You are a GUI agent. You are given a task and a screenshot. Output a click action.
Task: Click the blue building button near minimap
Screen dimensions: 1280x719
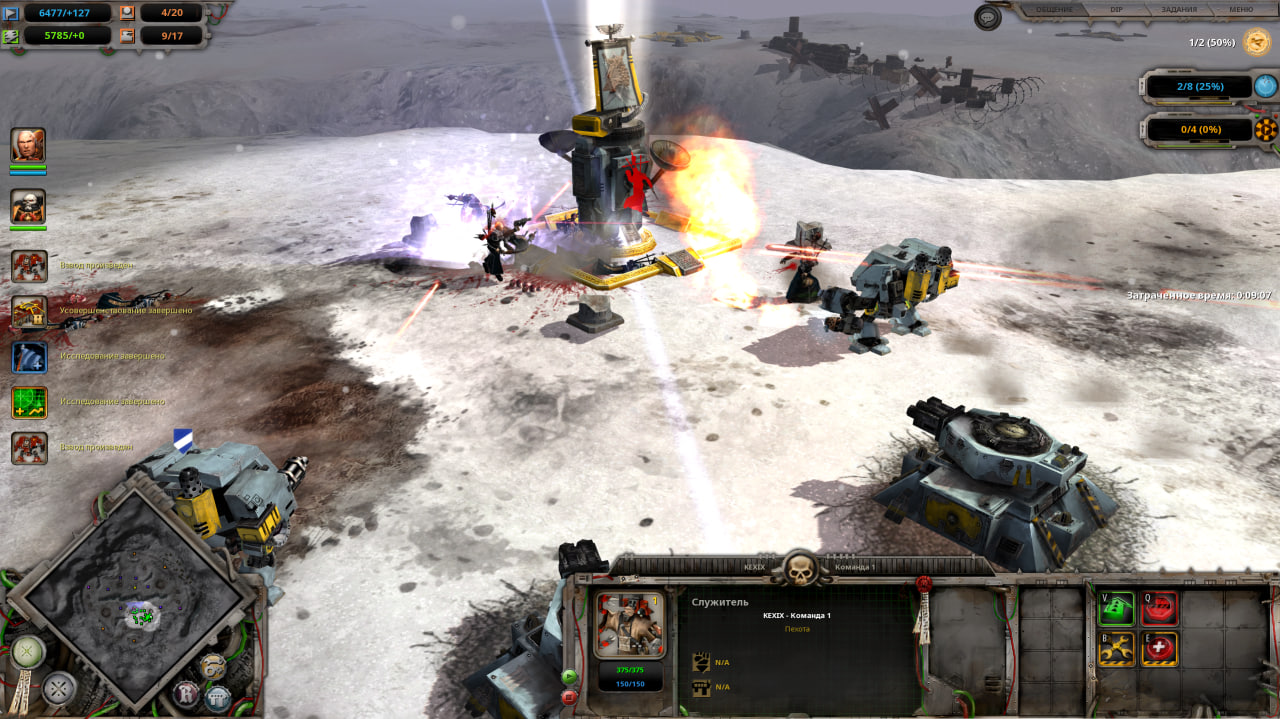pyautogui.click(x=217, y=696)
